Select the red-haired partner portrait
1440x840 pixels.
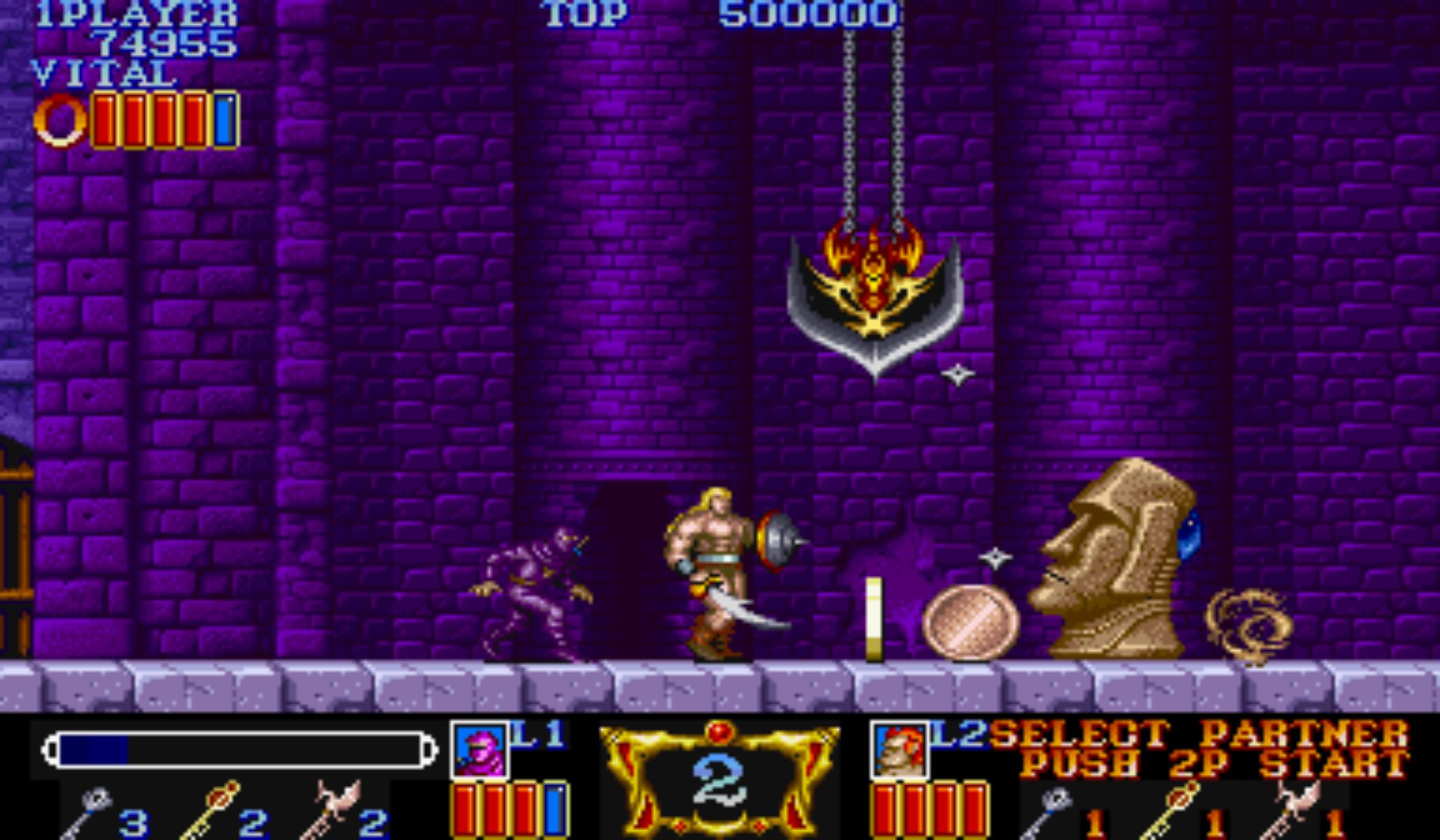pos(900,750)
